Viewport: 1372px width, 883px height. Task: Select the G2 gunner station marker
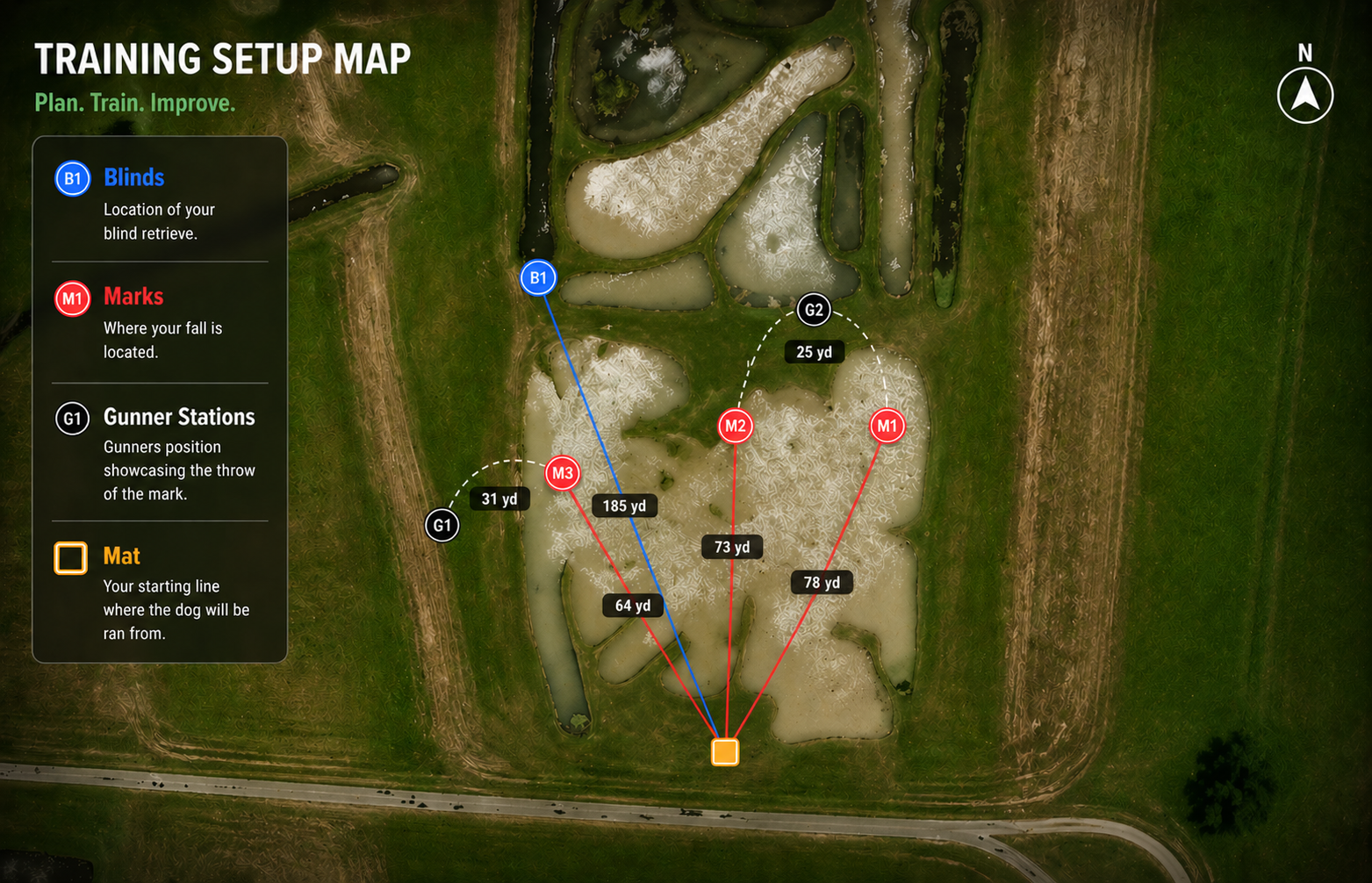tap(814, 310)
